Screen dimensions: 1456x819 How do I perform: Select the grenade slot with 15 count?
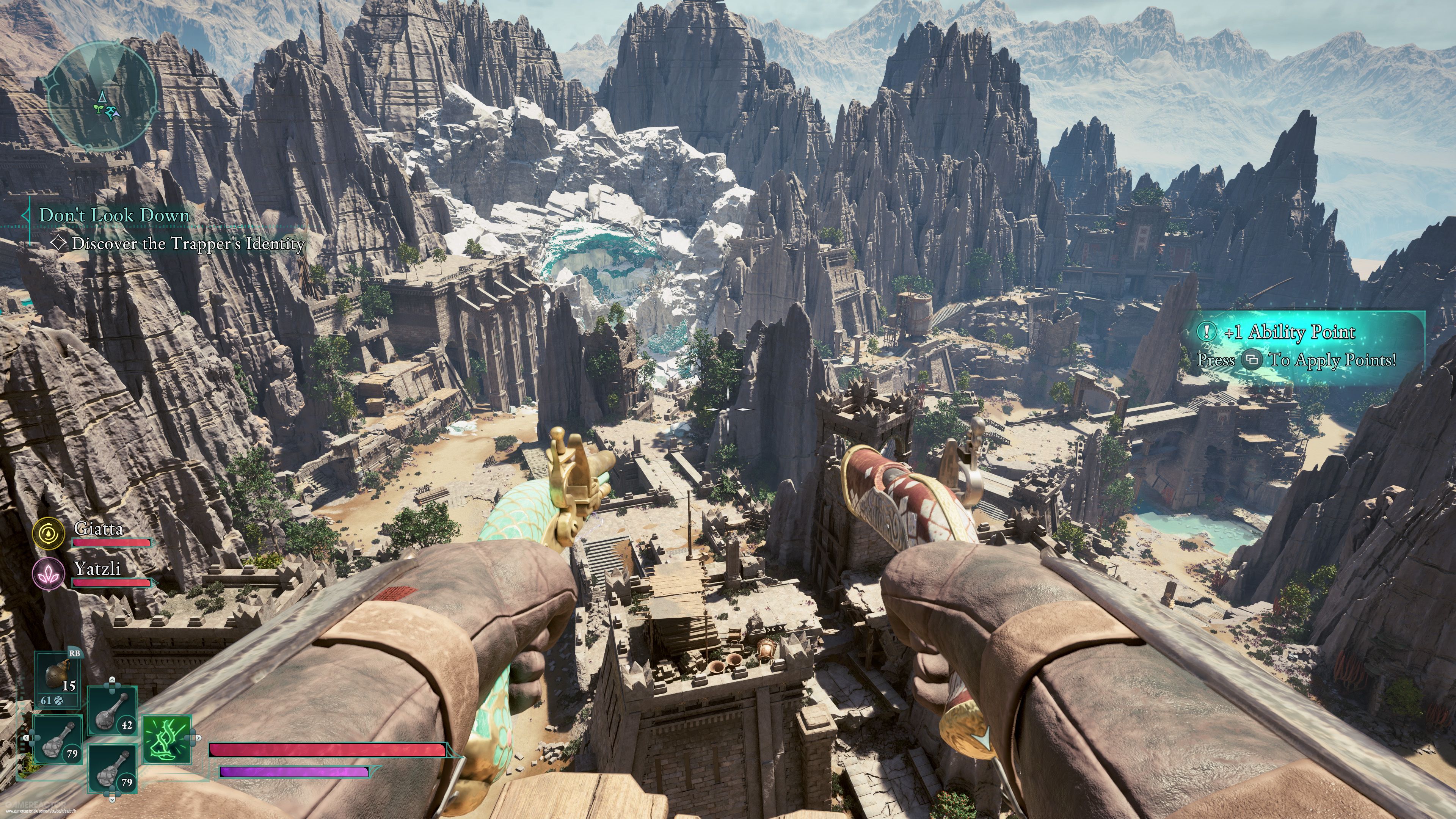[x=57, y=678]
